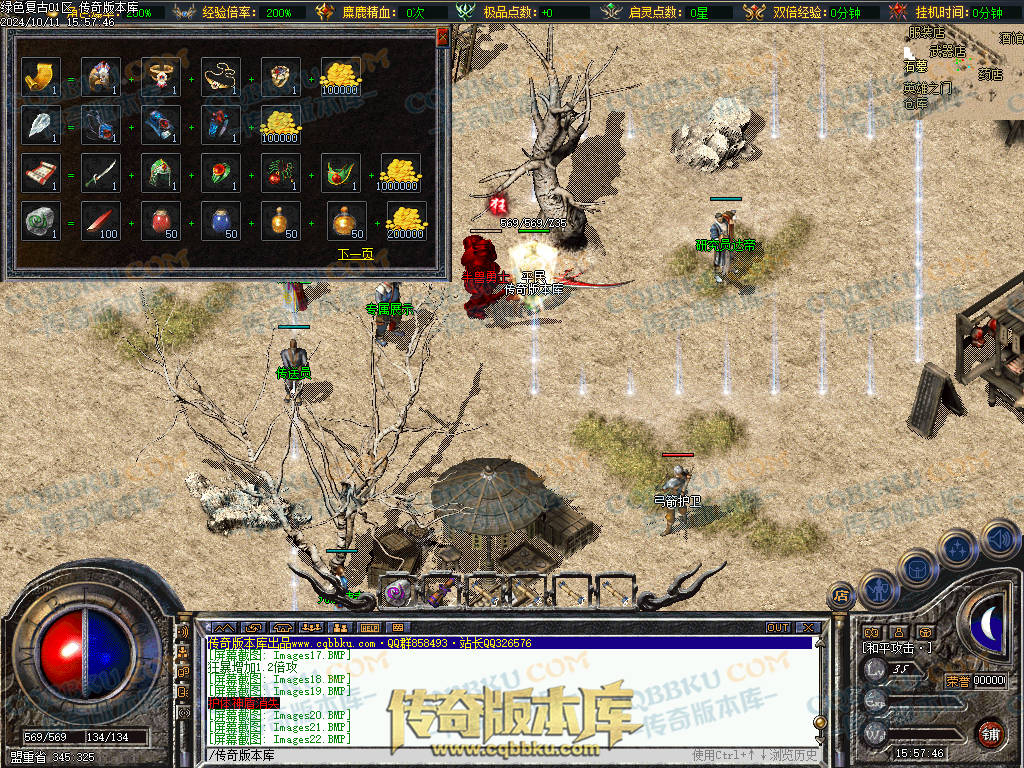The image size is (1024, 768).
Task: Open the character status round button
Action: pos(877,590)
